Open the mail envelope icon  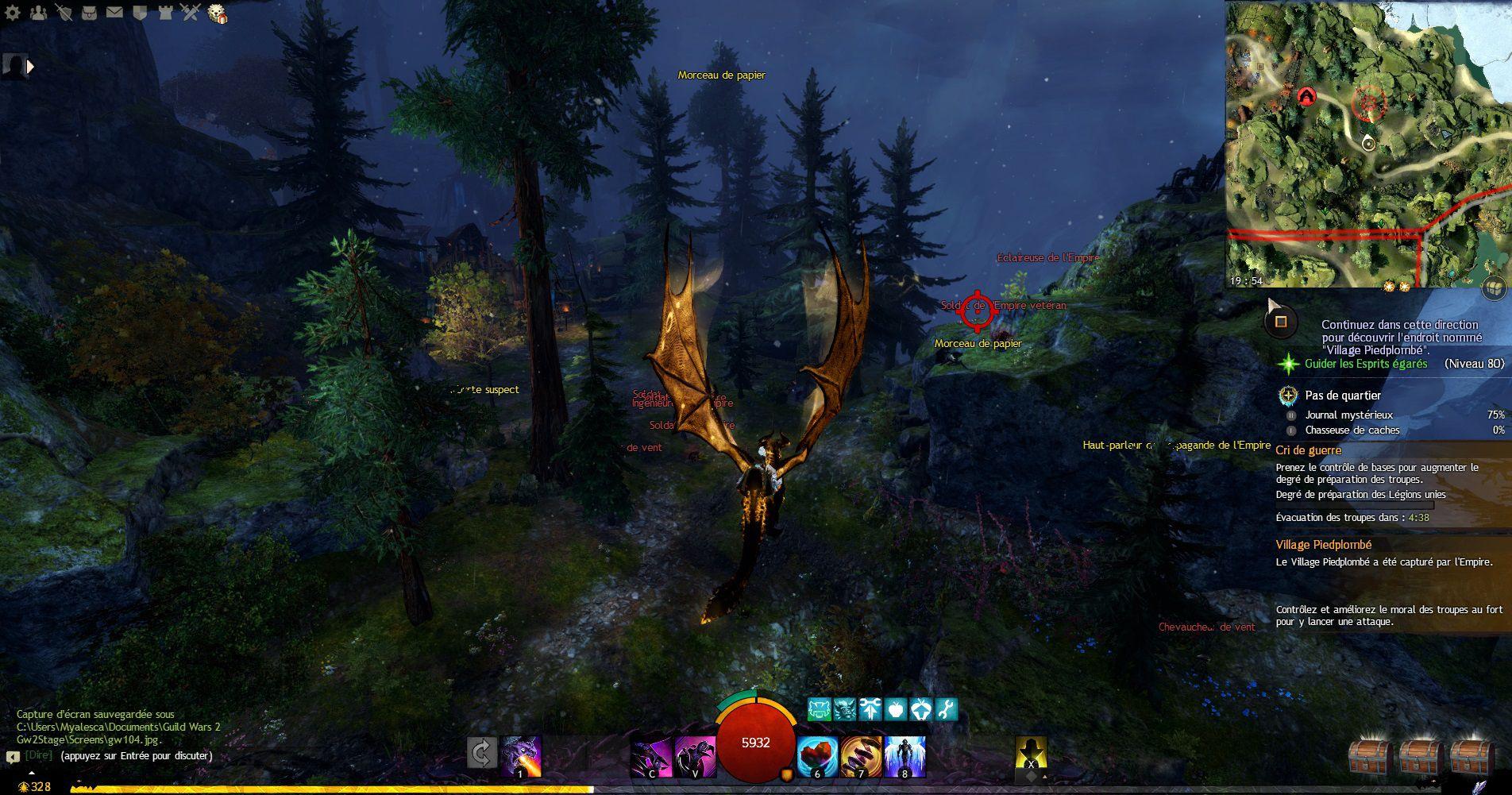[x=114, y=12]
